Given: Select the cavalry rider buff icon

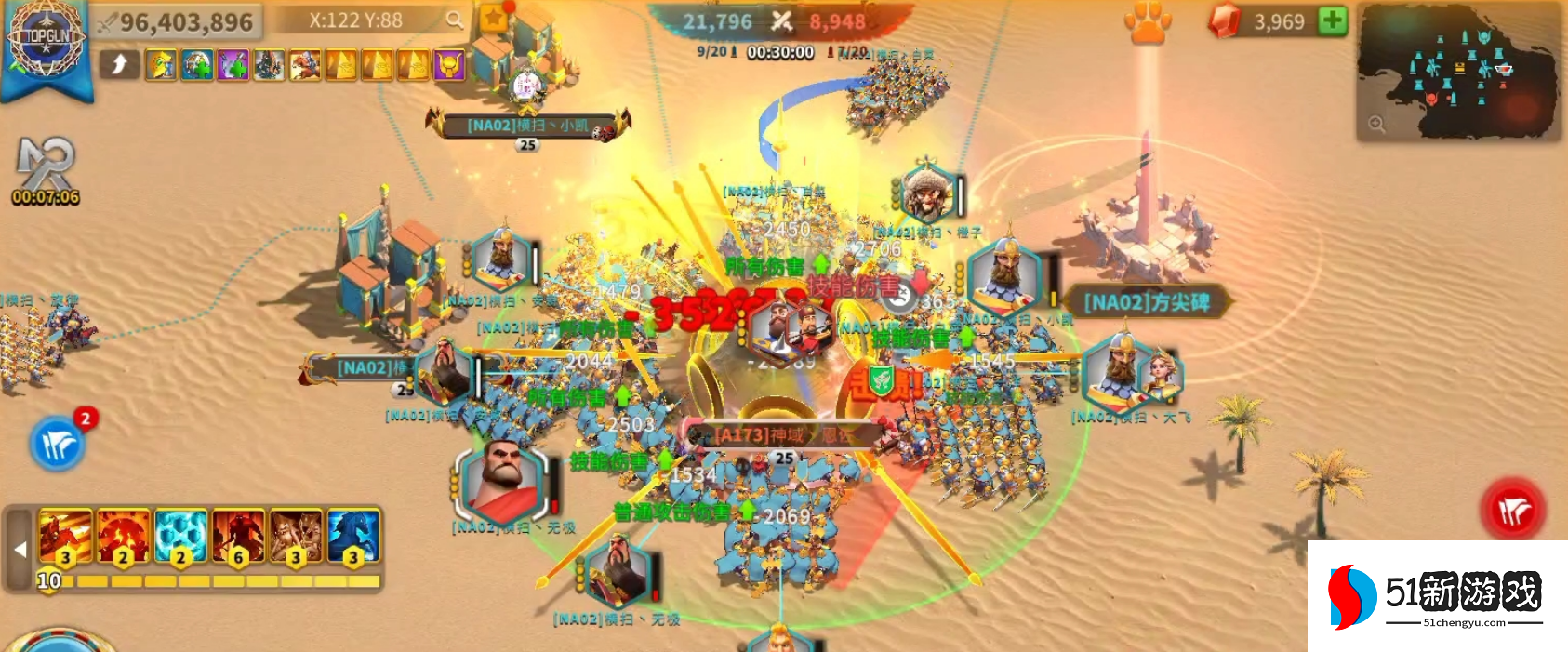Looking at the screenshot, I should pyautogui.click(x=305, y=65).
